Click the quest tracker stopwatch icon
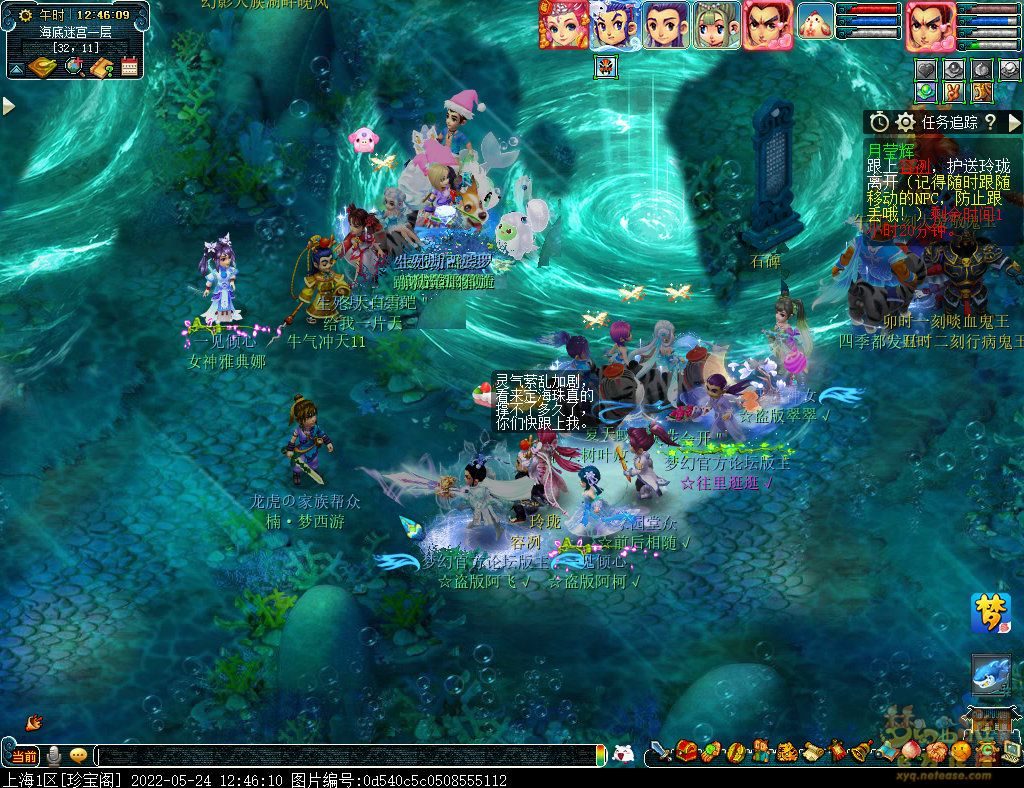This screenshot has height=788, width=1024. click(880, 122)
